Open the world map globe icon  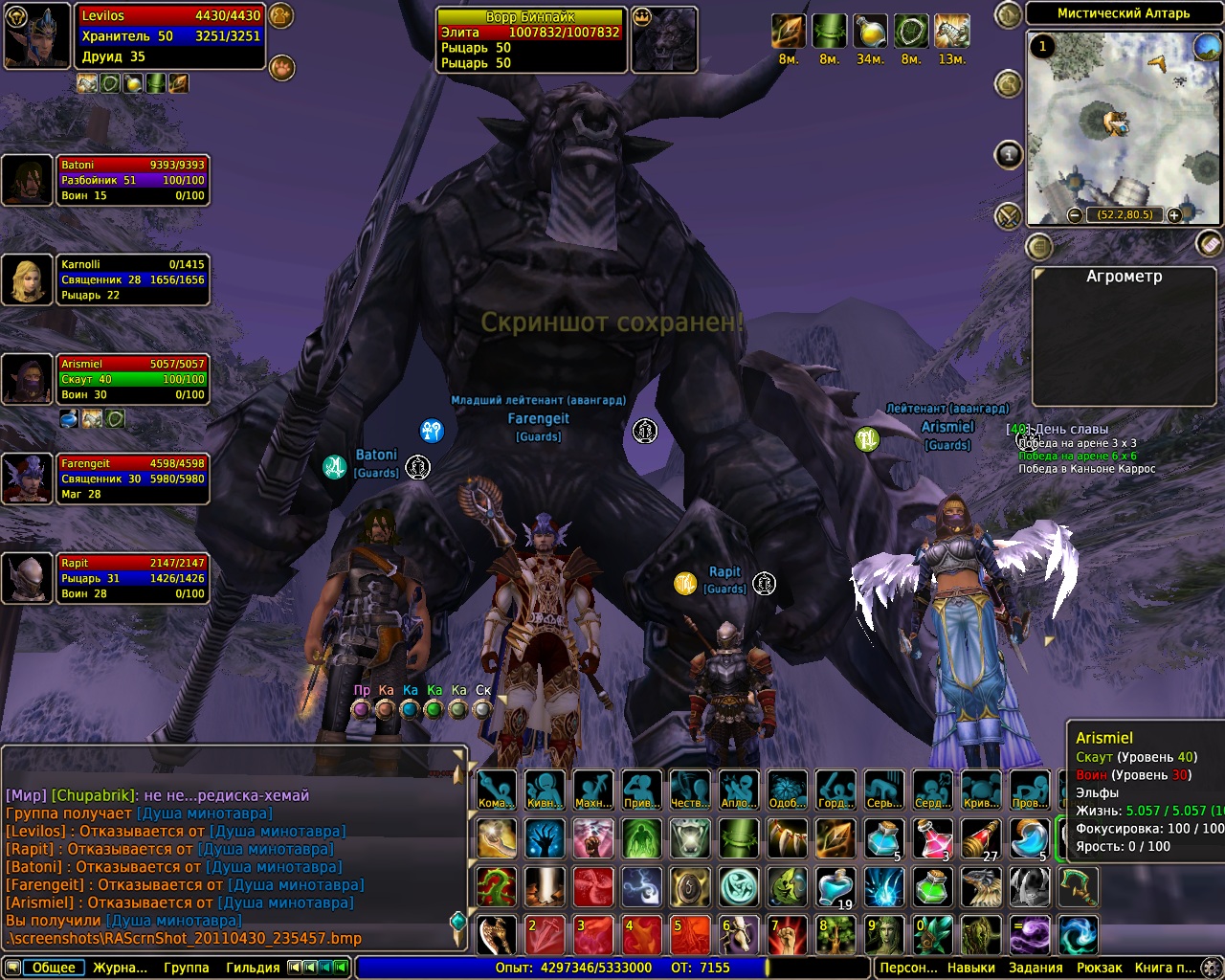pos(1206,46)
